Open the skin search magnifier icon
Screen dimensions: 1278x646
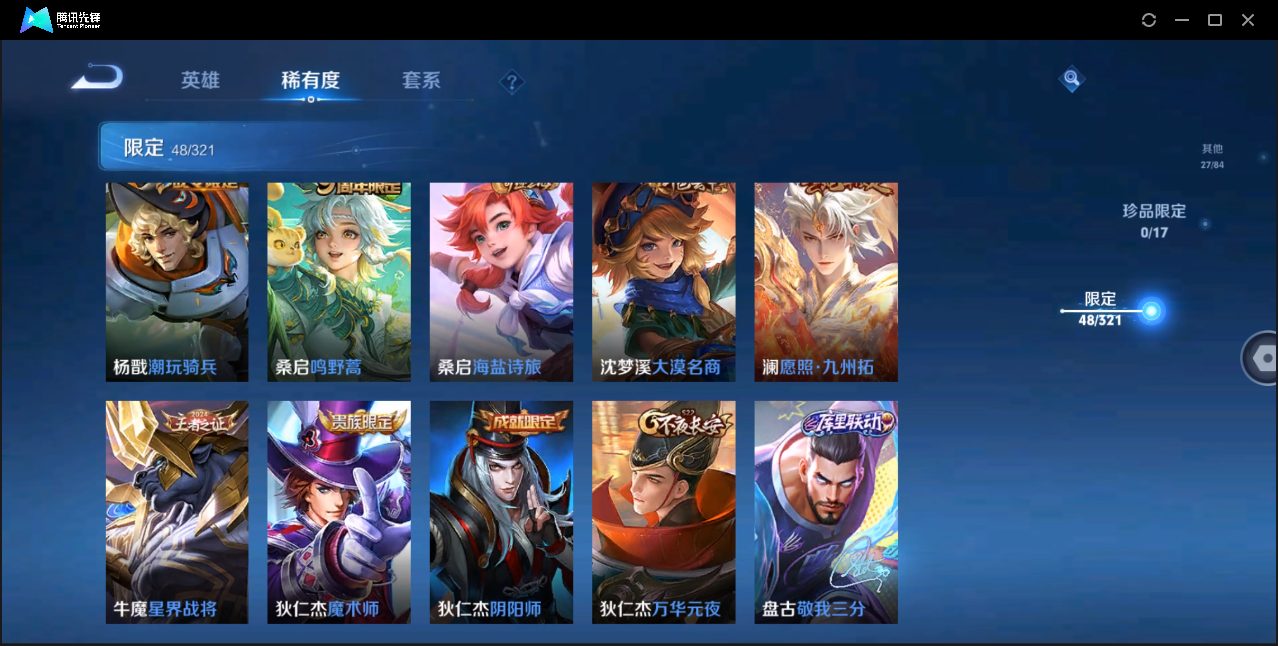(x=1071, y=78)
